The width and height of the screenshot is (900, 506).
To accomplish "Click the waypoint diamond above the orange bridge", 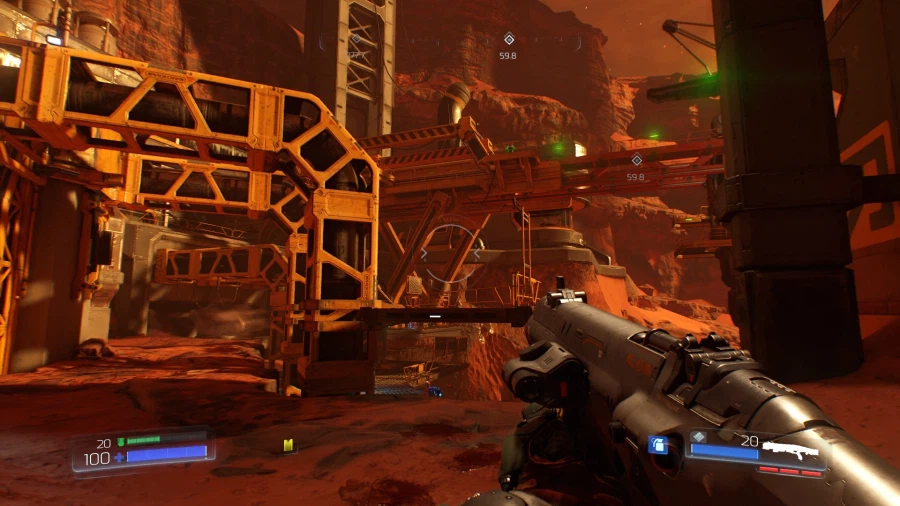I will (636, 160).
